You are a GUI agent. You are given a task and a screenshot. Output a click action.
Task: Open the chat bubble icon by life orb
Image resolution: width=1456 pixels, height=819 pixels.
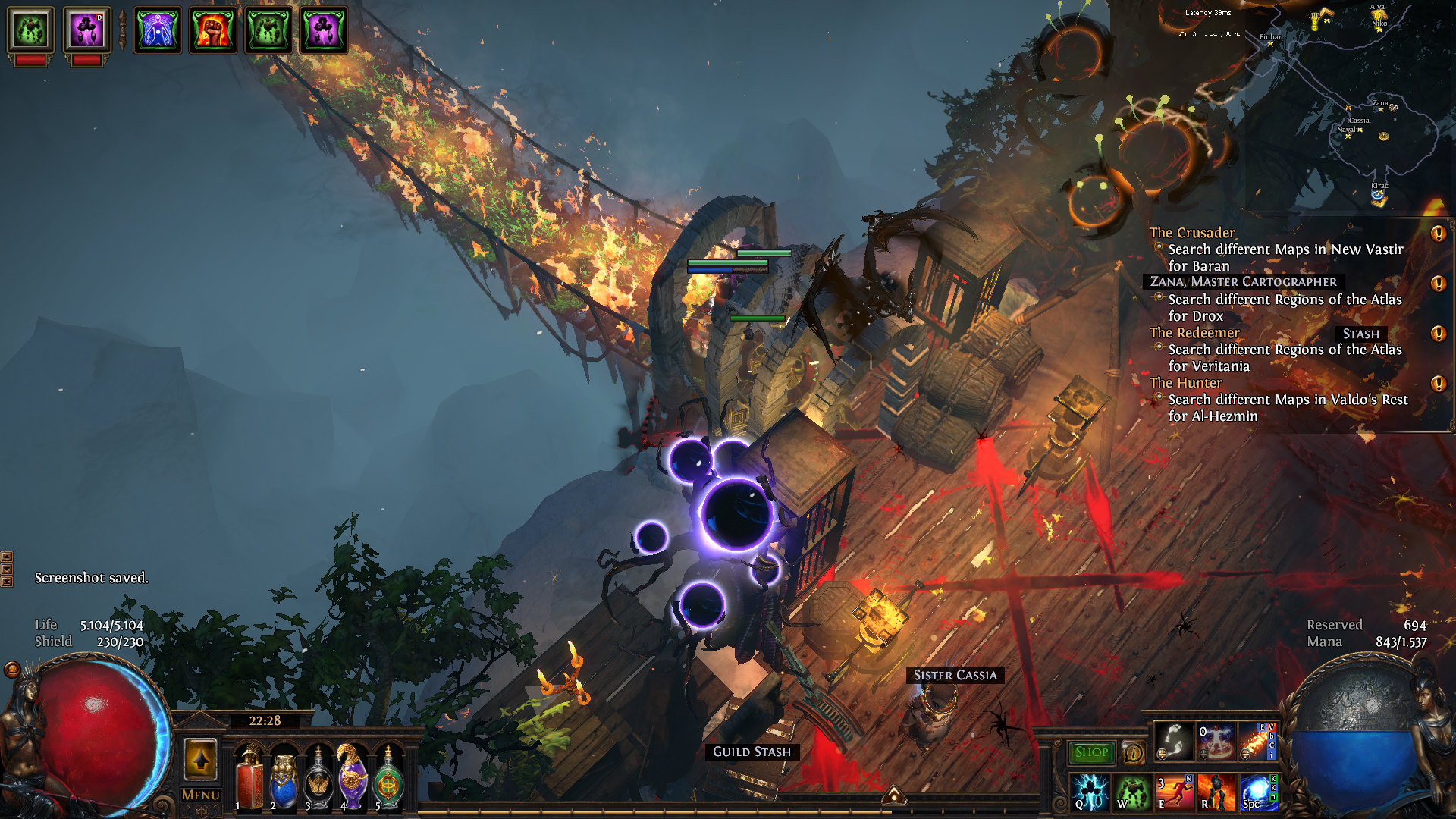point(12,669)
